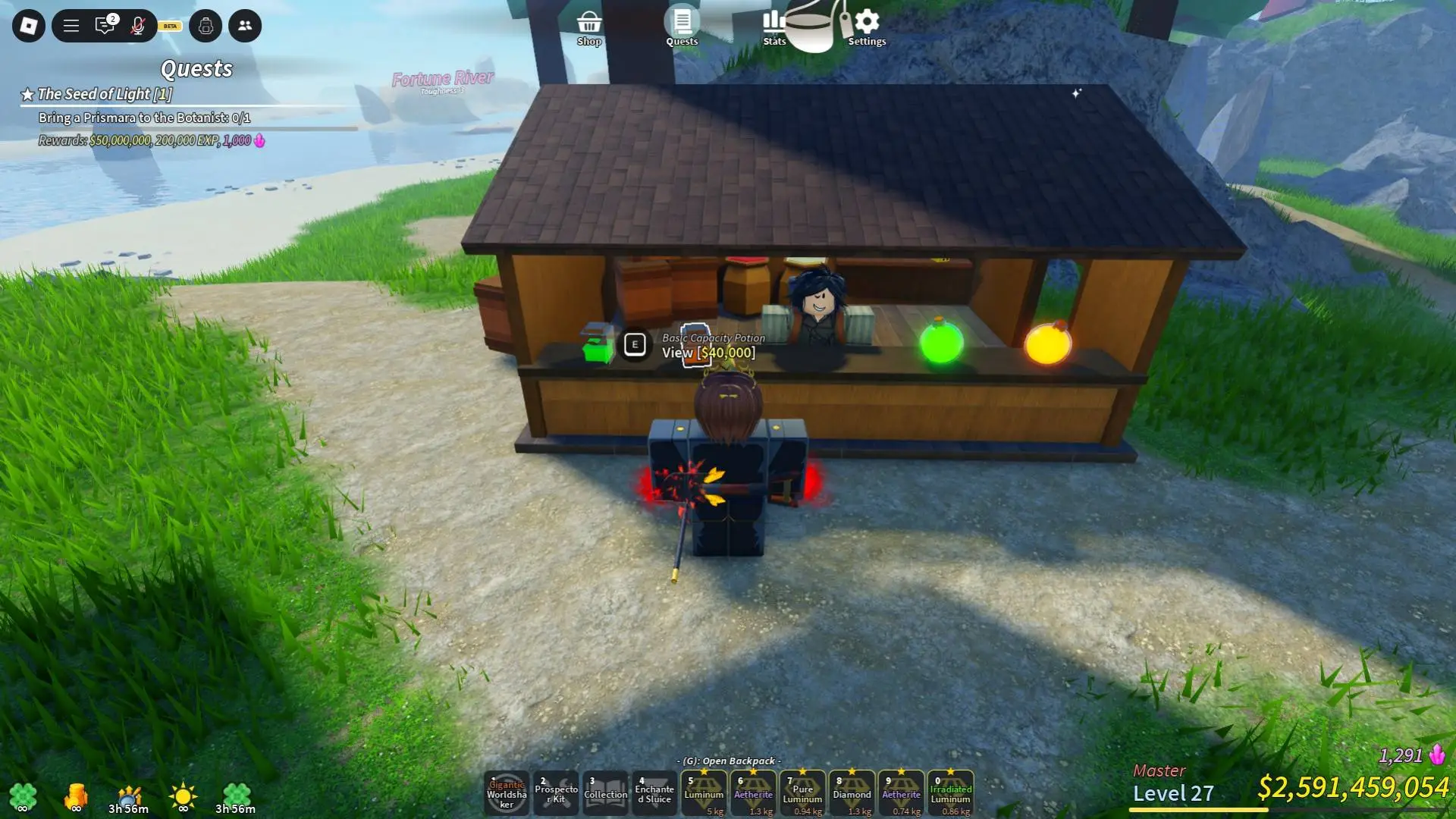Open the Quests panel
1456x819 pixels.
(x=681, y=25)
